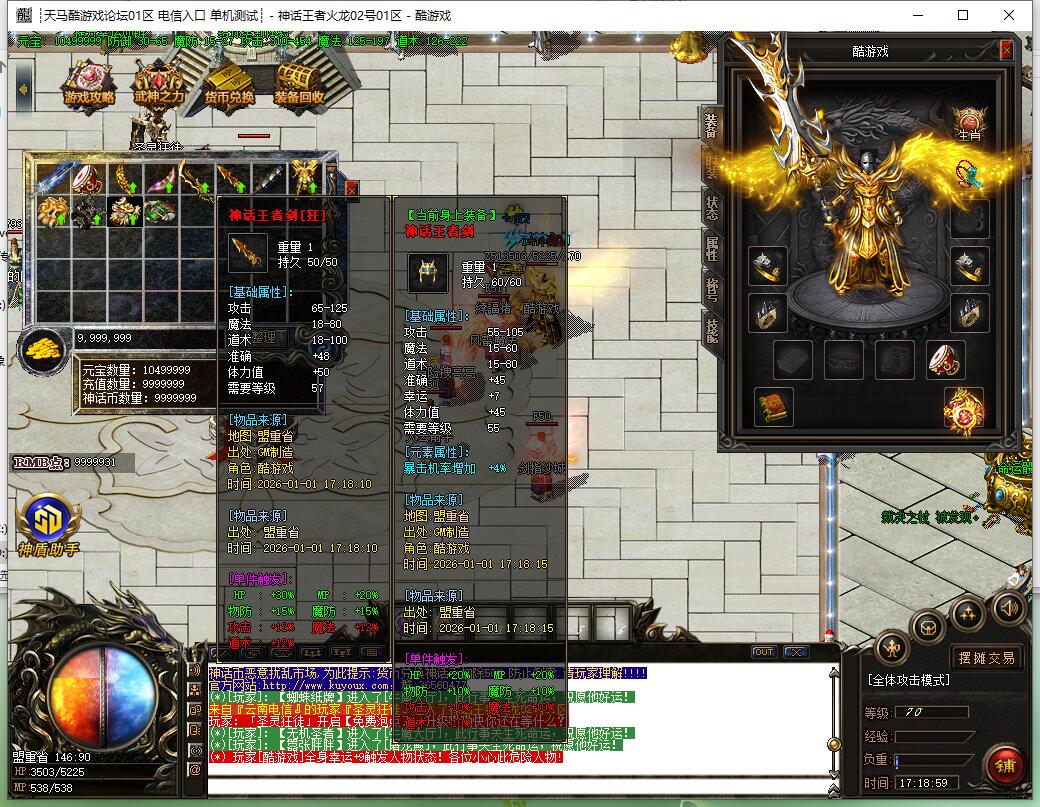Select the equipped orange book slot
This screenshot has width=1040, height=807.
pos(772,407)
